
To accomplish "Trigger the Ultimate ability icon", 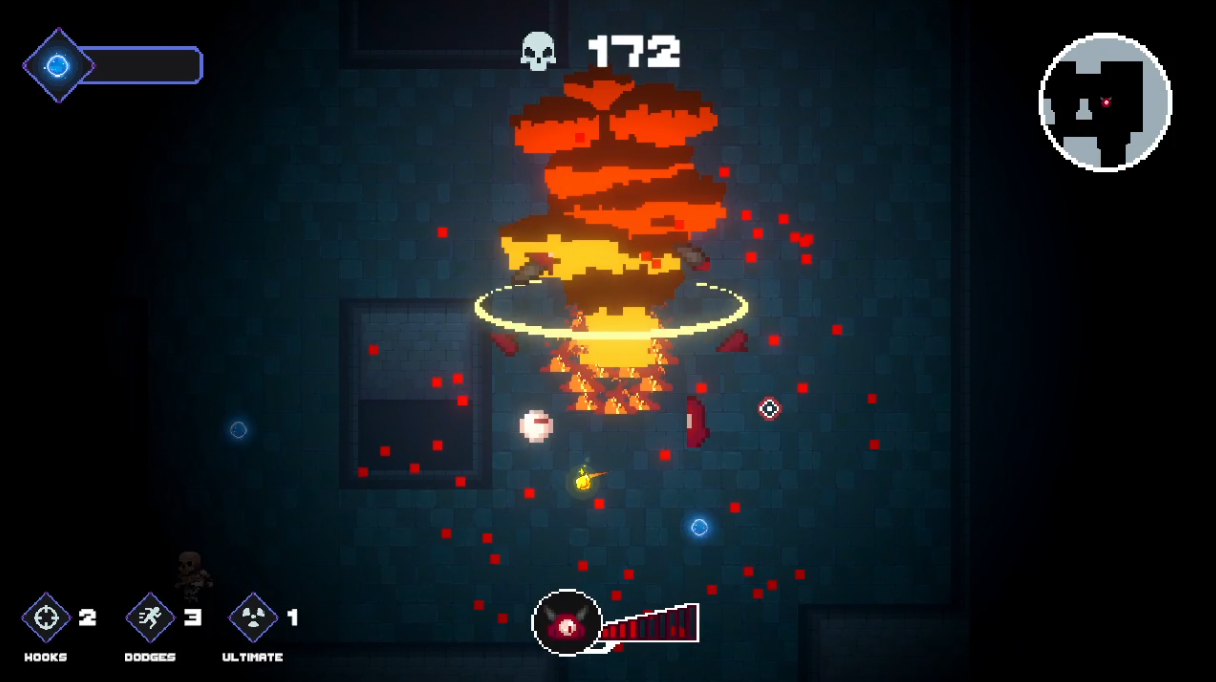I will tap(253, 618).
